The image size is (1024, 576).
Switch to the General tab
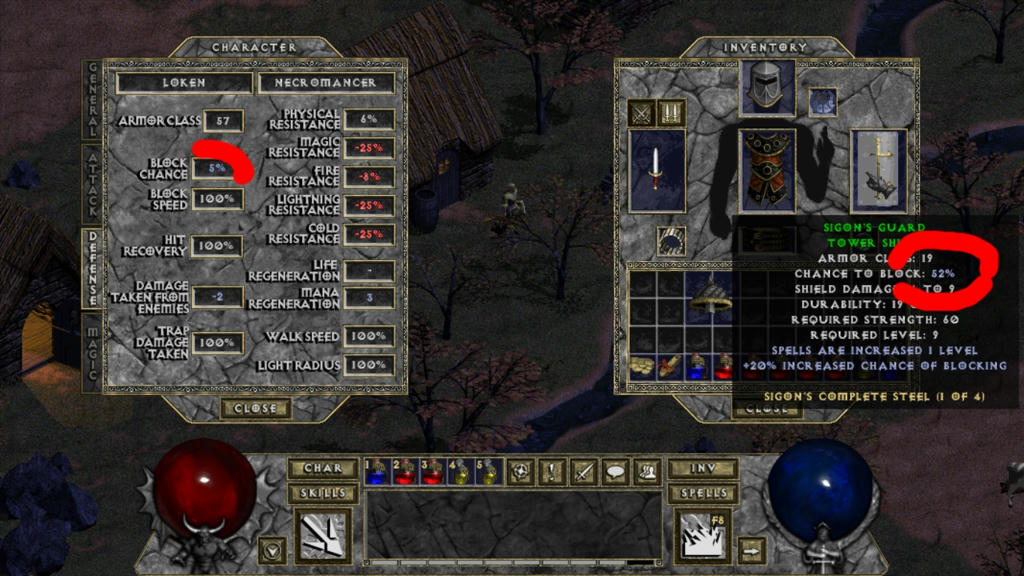(x=92, y=100)
